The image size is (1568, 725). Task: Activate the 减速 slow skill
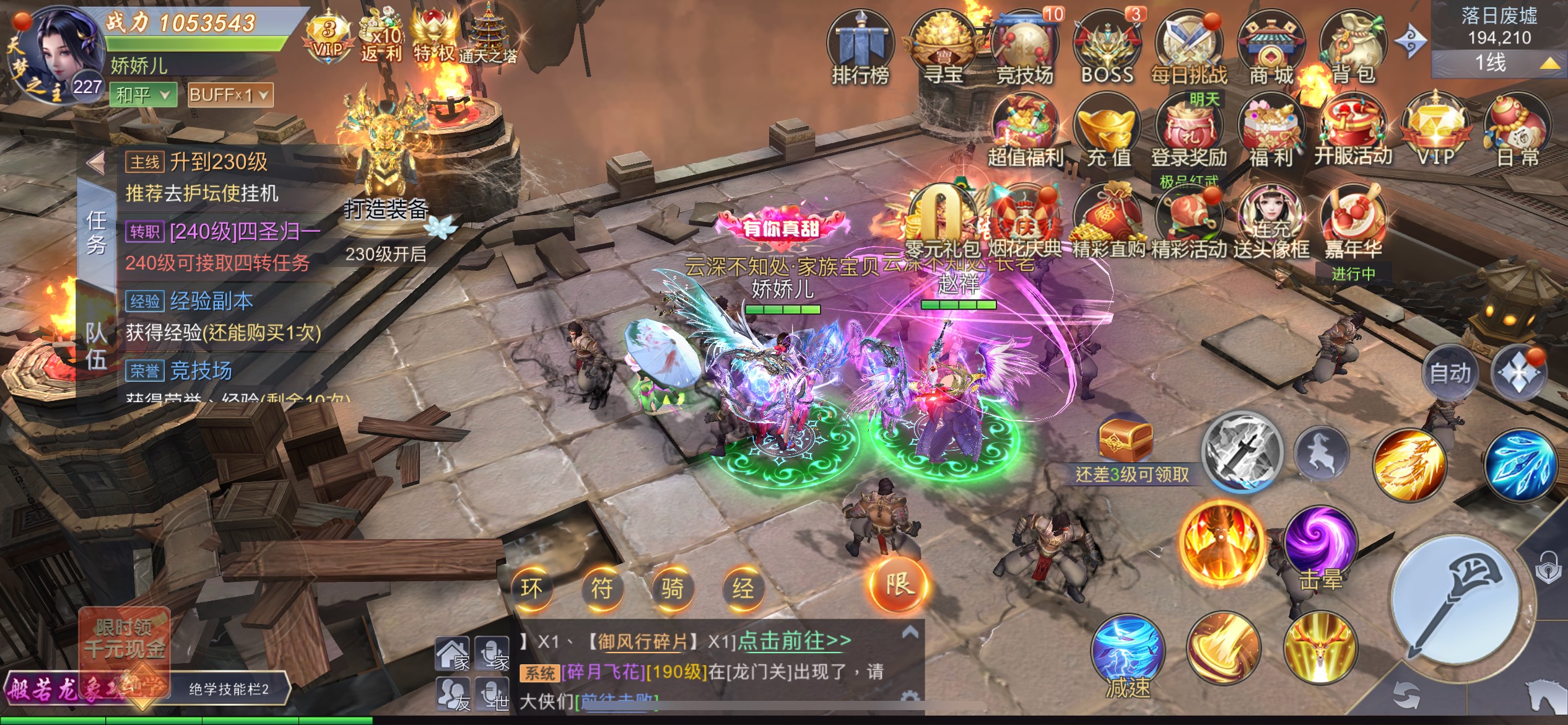point(1128,657)
